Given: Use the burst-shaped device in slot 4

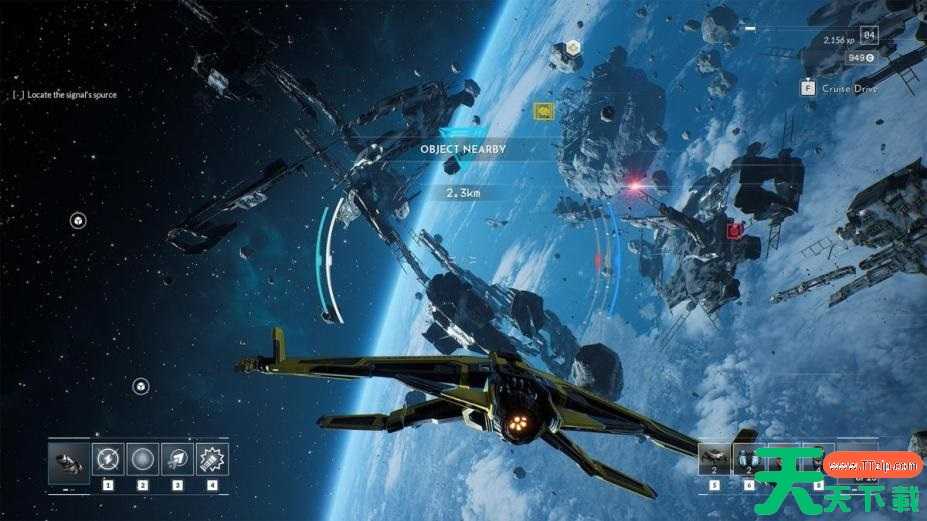Looking at the screenshot, I should coord(212,460).
